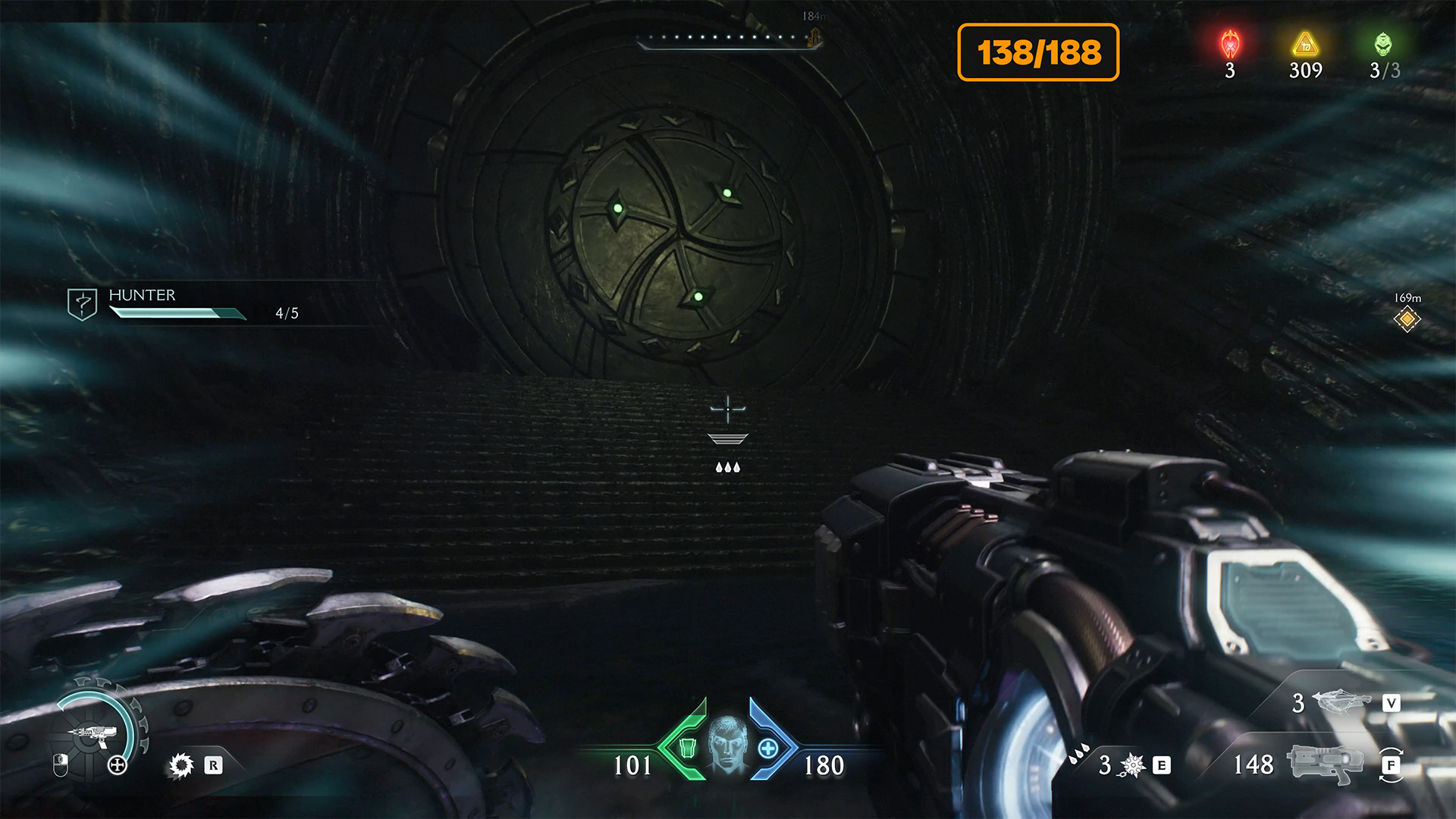This screenshot has height=819, width=1456.
Task: Click the 138/188 orange counter overlay
Action: pyautogui.click(x=1038, y=52)
